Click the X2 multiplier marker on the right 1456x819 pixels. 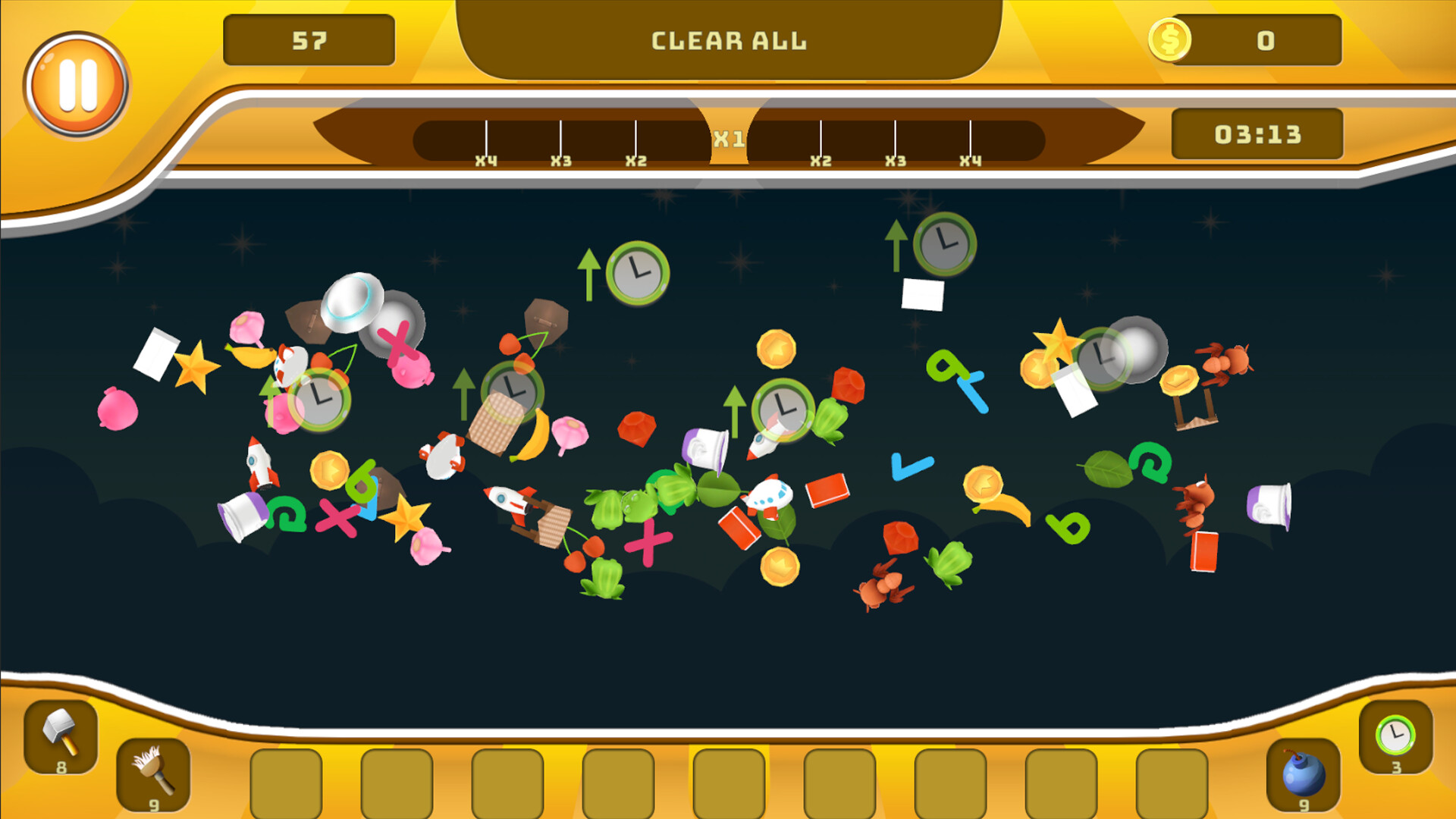click(x=821, y=159)
